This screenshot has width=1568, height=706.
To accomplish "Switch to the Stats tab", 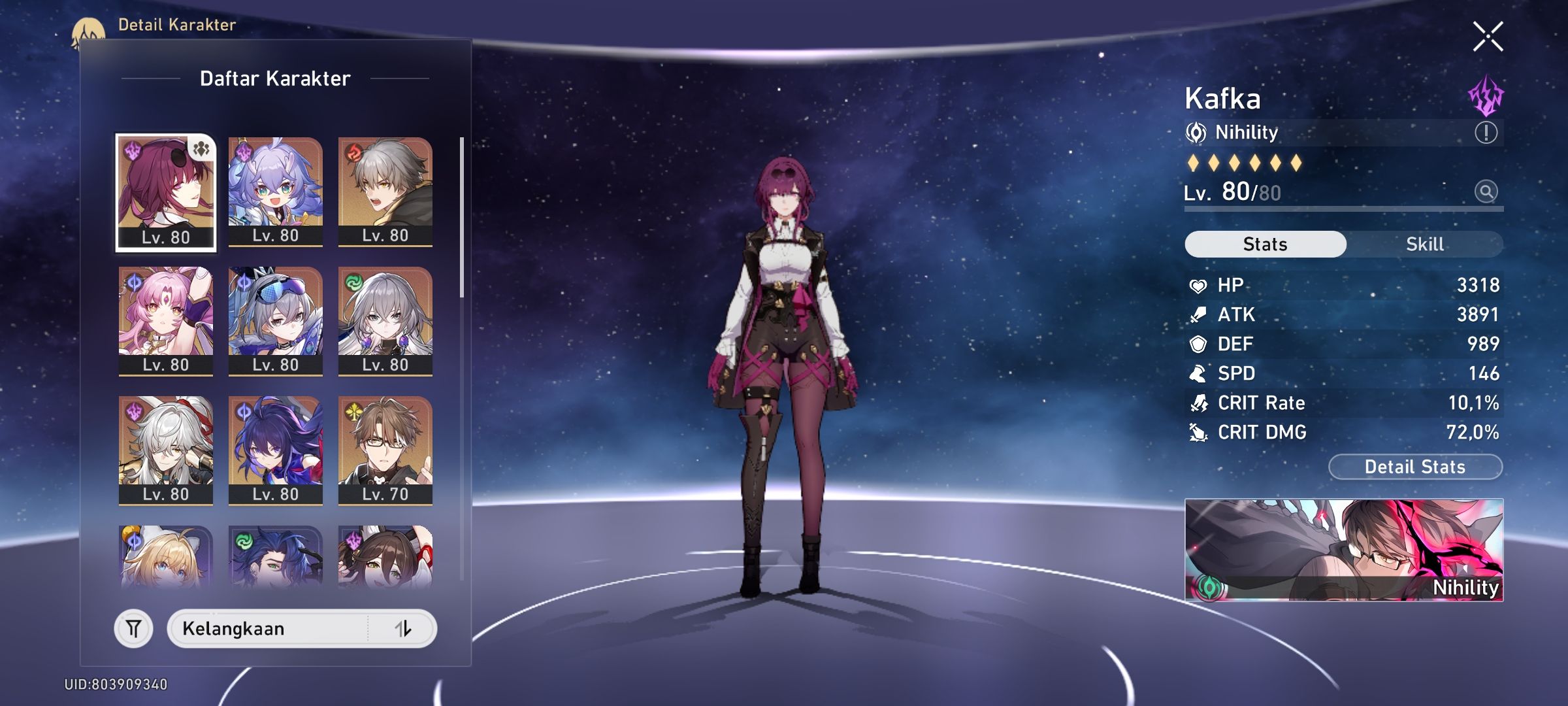I will (1265, 244).
